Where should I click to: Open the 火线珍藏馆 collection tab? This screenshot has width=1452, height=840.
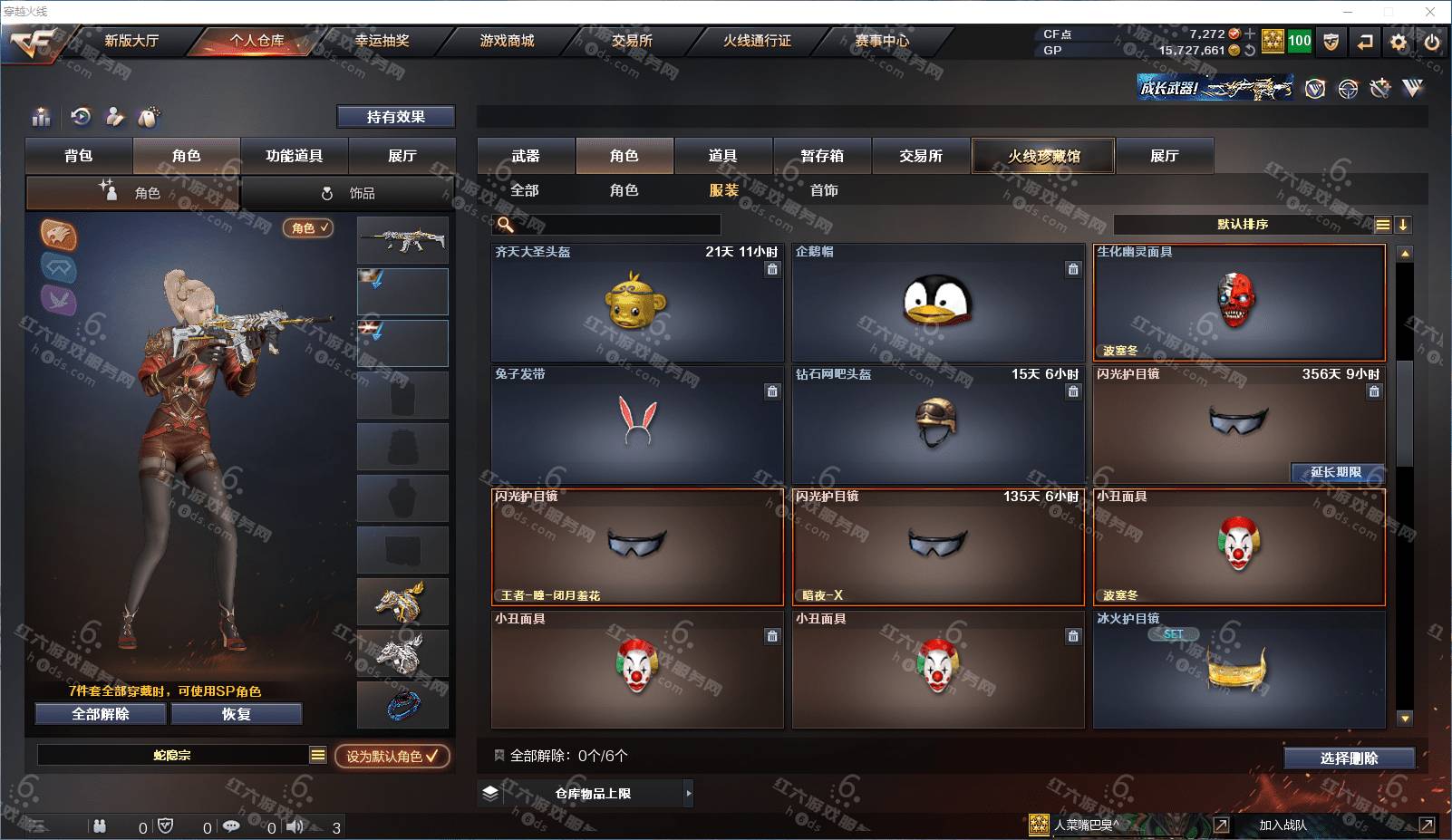click(1043, 156)
